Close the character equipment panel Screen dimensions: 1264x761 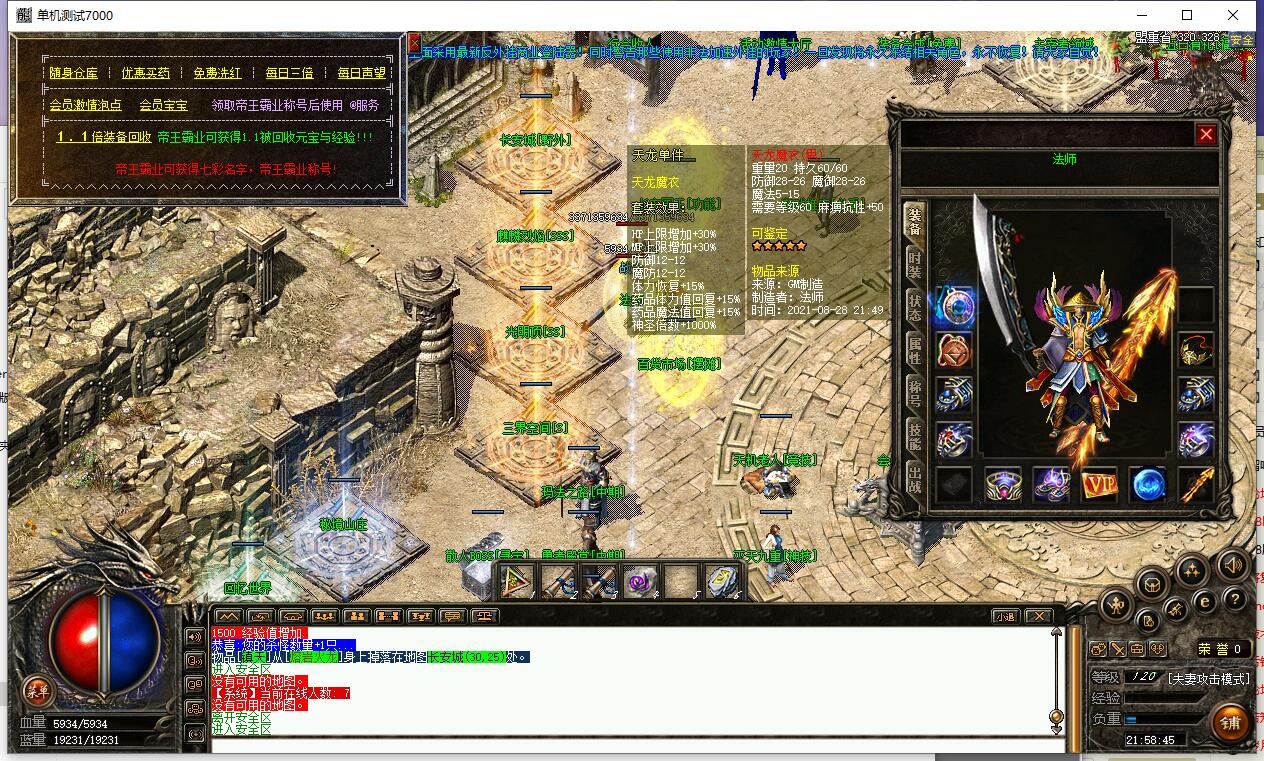point(1206,134)
